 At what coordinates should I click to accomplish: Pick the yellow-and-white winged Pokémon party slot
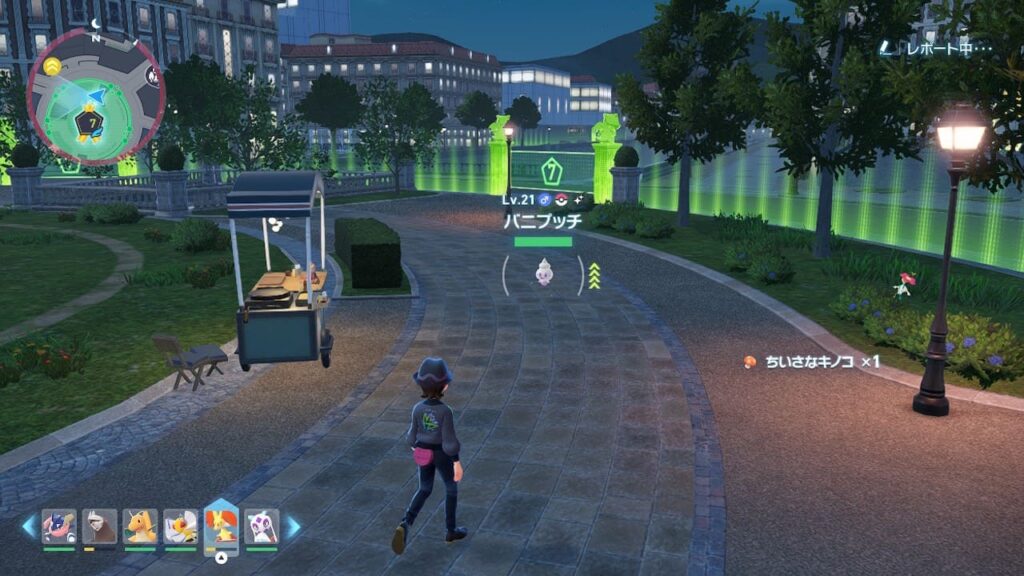click(x=180, y=526)
